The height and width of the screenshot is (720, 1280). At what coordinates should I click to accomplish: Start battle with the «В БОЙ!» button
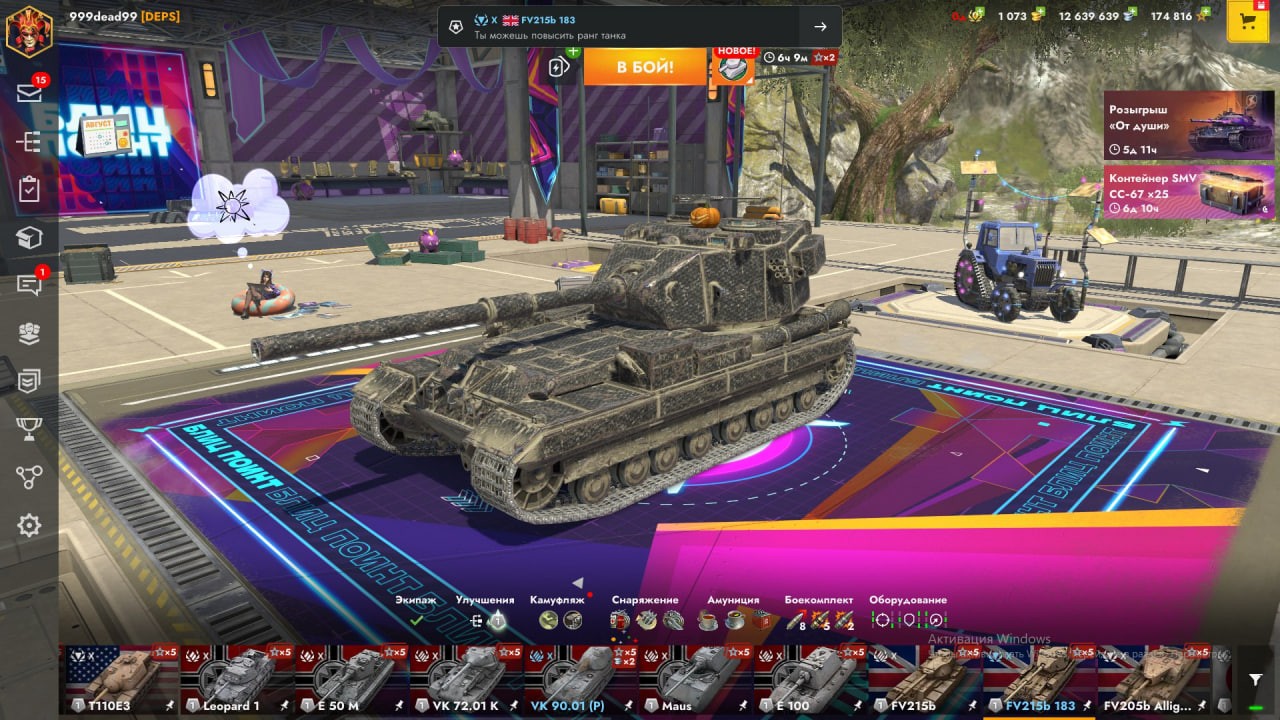click(645, 67)
